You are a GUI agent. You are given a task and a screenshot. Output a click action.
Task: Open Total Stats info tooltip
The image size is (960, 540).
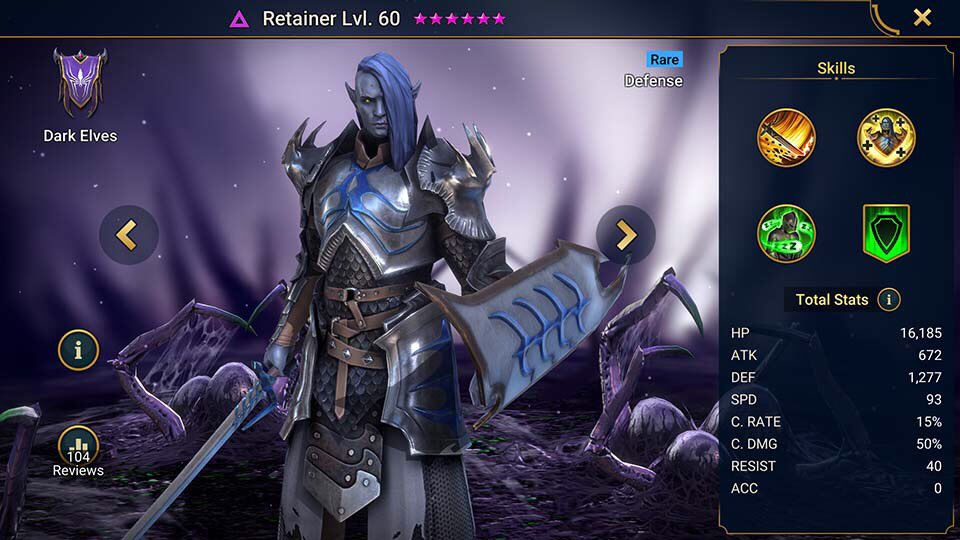click(888, 299)
